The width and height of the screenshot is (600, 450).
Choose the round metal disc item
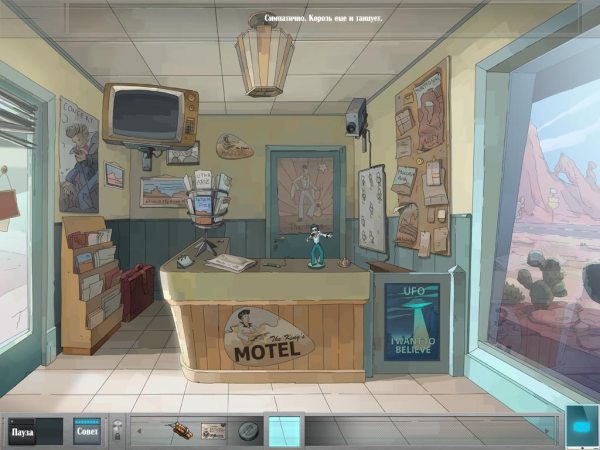coord(248,432)
